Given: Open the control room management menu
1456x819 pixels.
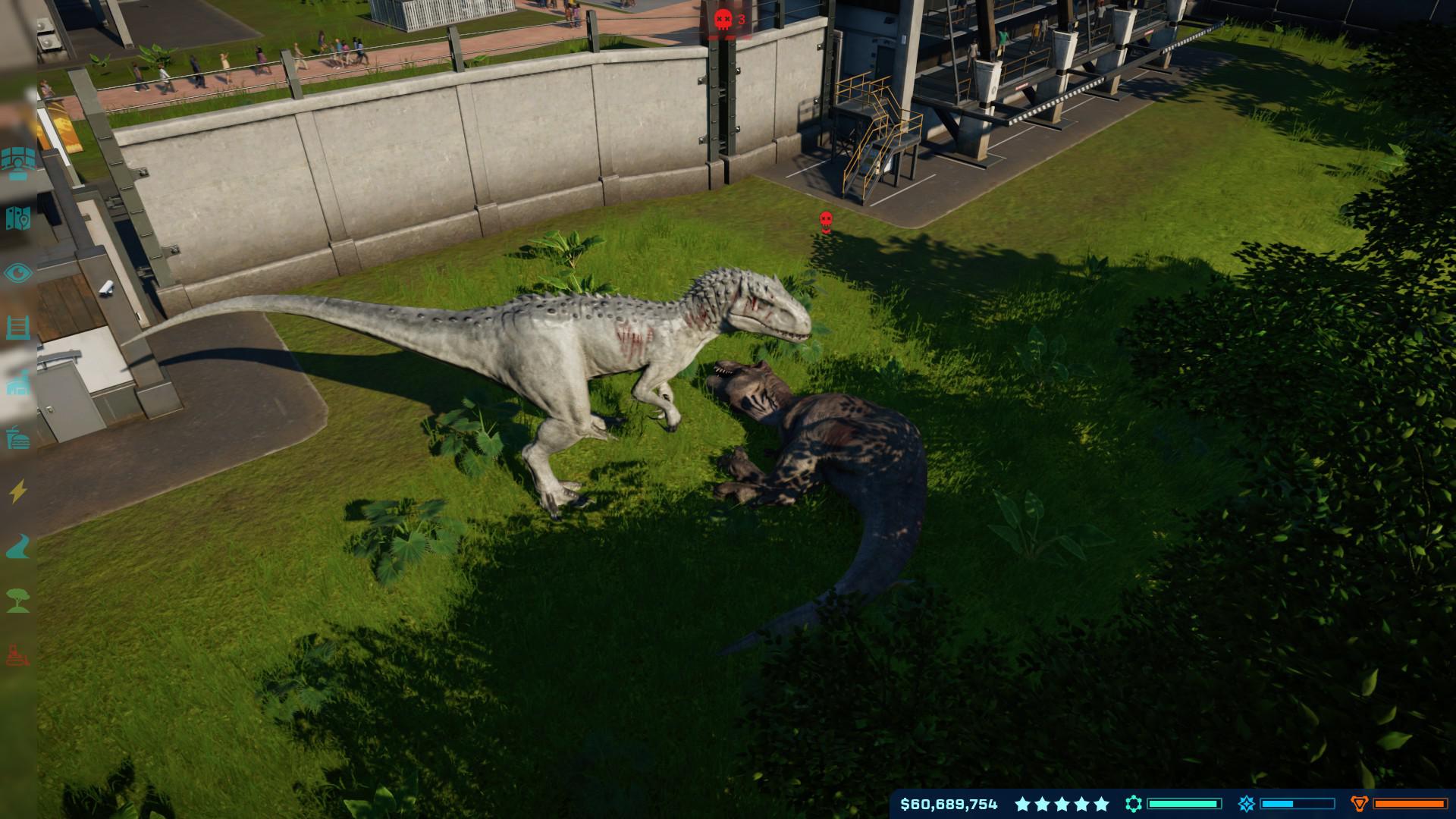Looking at the screenshot, I should [x=17, y=162].
